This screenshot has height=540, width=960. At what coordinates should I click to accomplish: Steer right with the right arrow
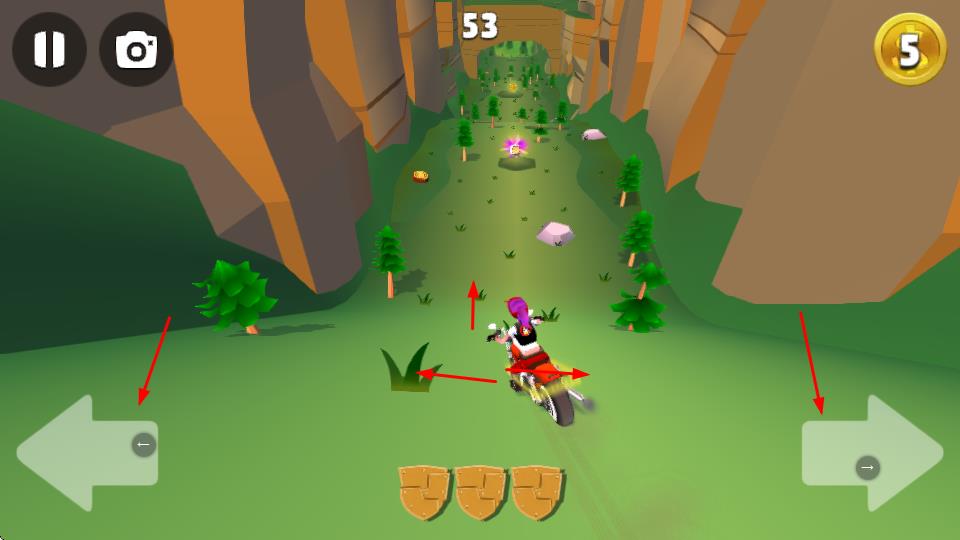tap(872, 452)
